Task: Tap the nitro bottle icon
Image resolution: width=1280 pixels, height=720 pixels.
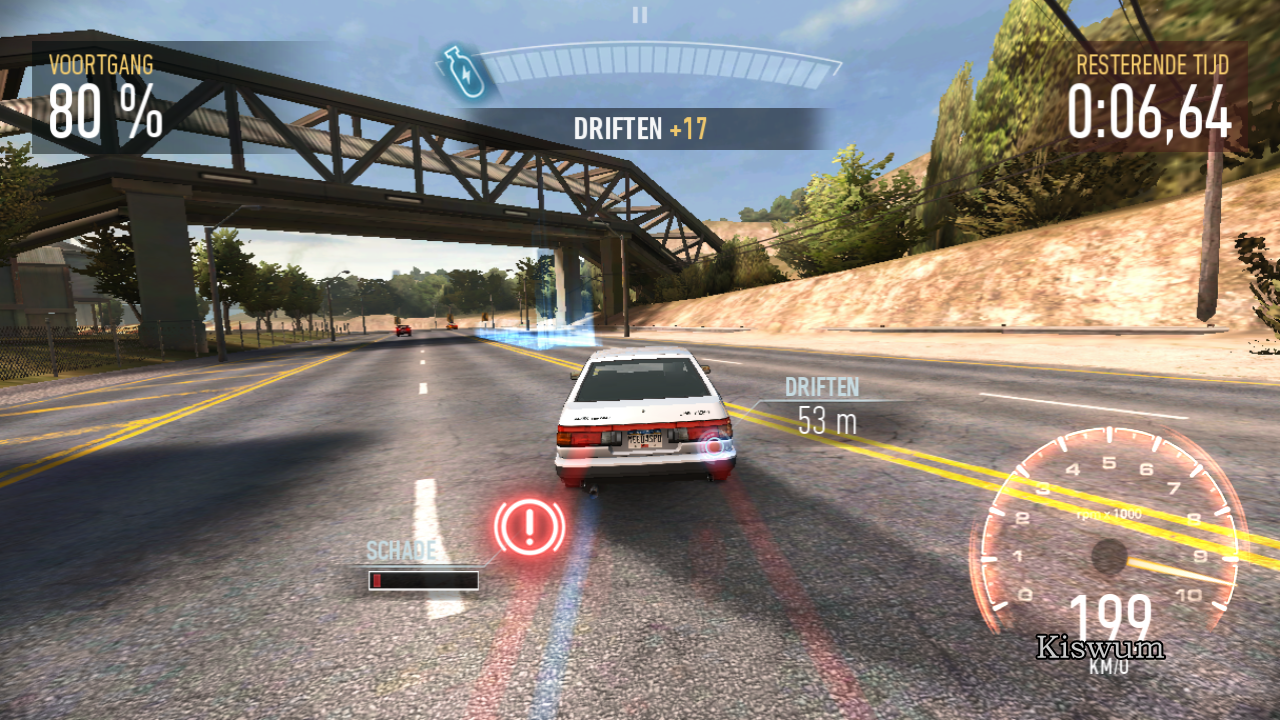Action: [461, 72]
